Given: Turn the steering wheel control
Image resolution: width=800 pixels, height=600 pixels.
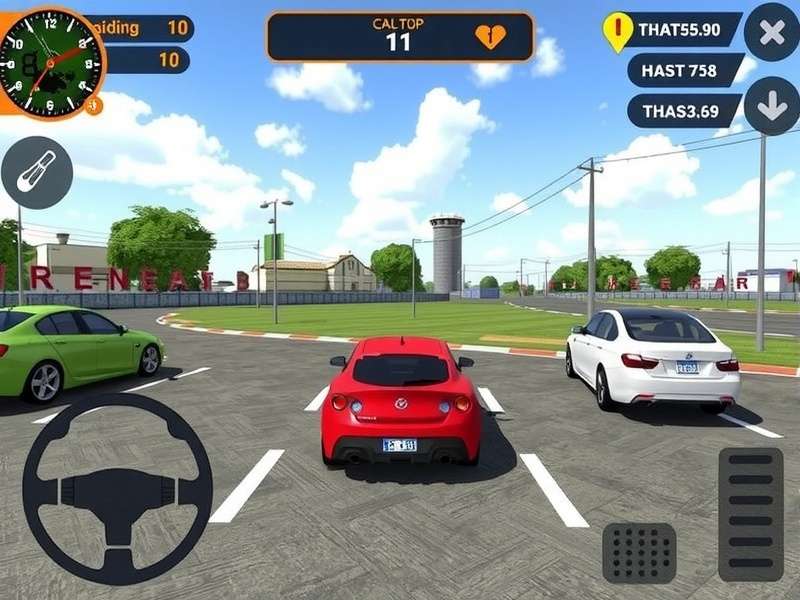Looking at the screenshot, I should click(117, 489).
